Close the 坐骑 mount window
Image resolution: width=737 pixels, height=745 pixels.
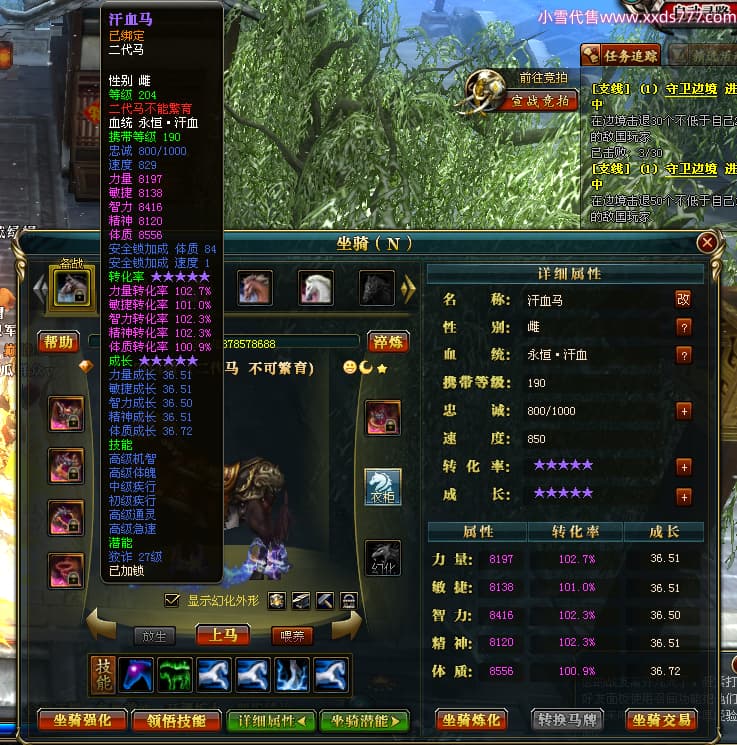(707, 242)
